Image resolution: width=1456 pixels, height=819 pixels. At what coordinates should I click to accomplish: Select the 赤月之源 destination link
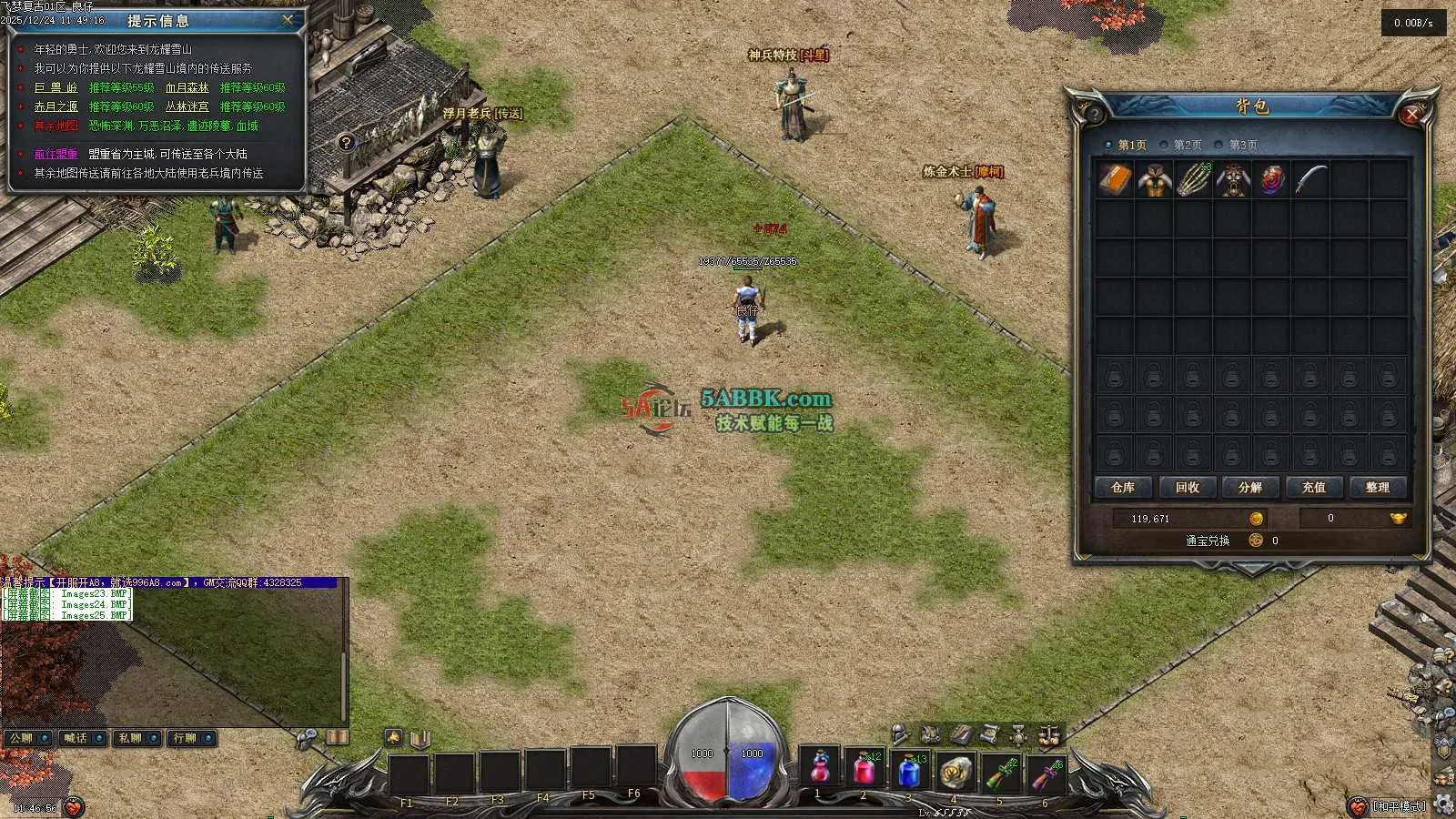pos(56,106)
